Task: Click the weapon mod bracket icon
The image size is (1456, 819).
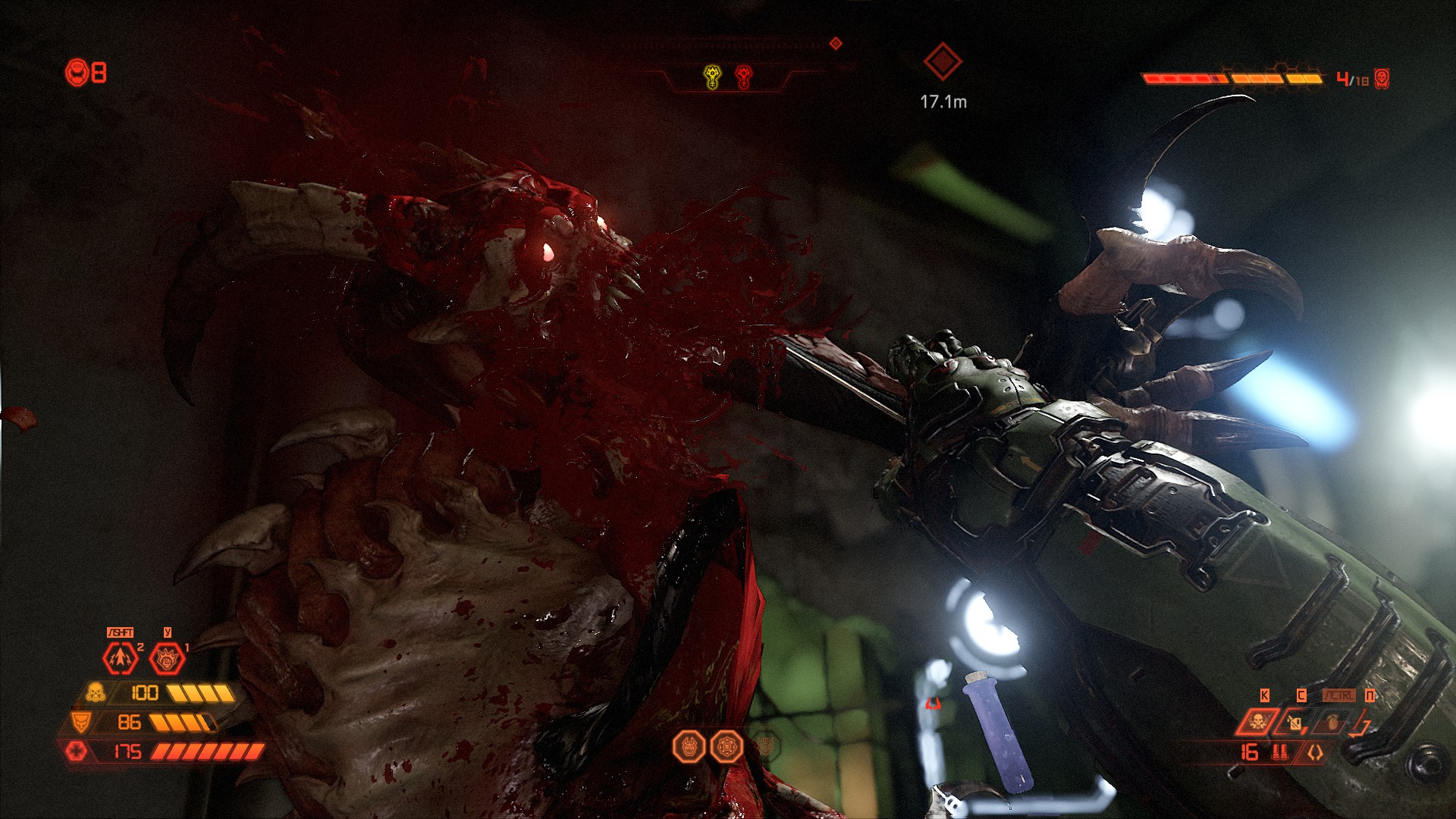Action: pyautogui.click(x=1314, y=752)
